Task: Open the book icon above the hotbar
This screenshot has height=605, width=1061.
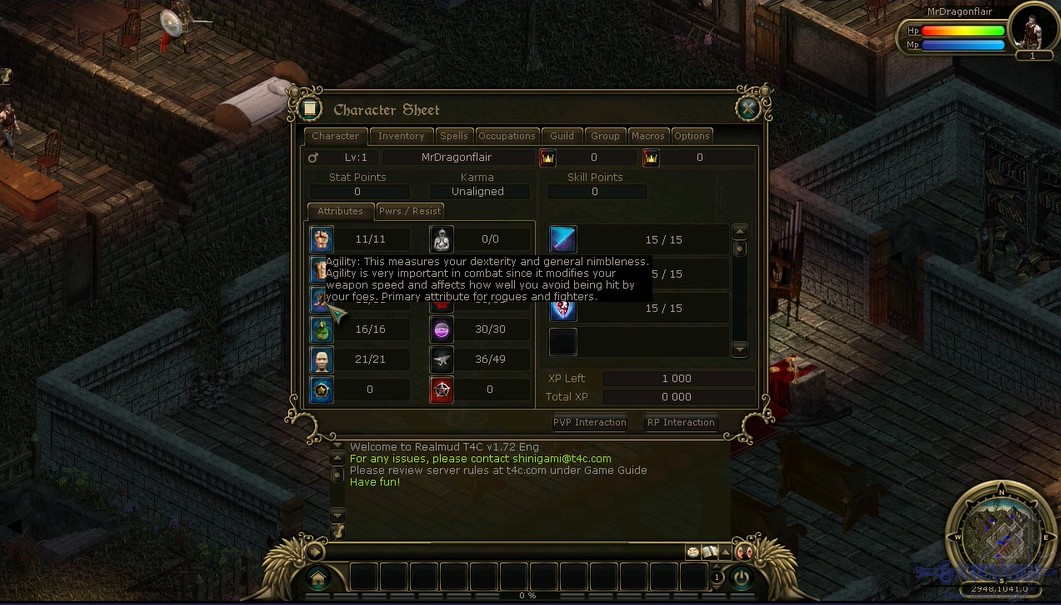Action: click(710, 552)
